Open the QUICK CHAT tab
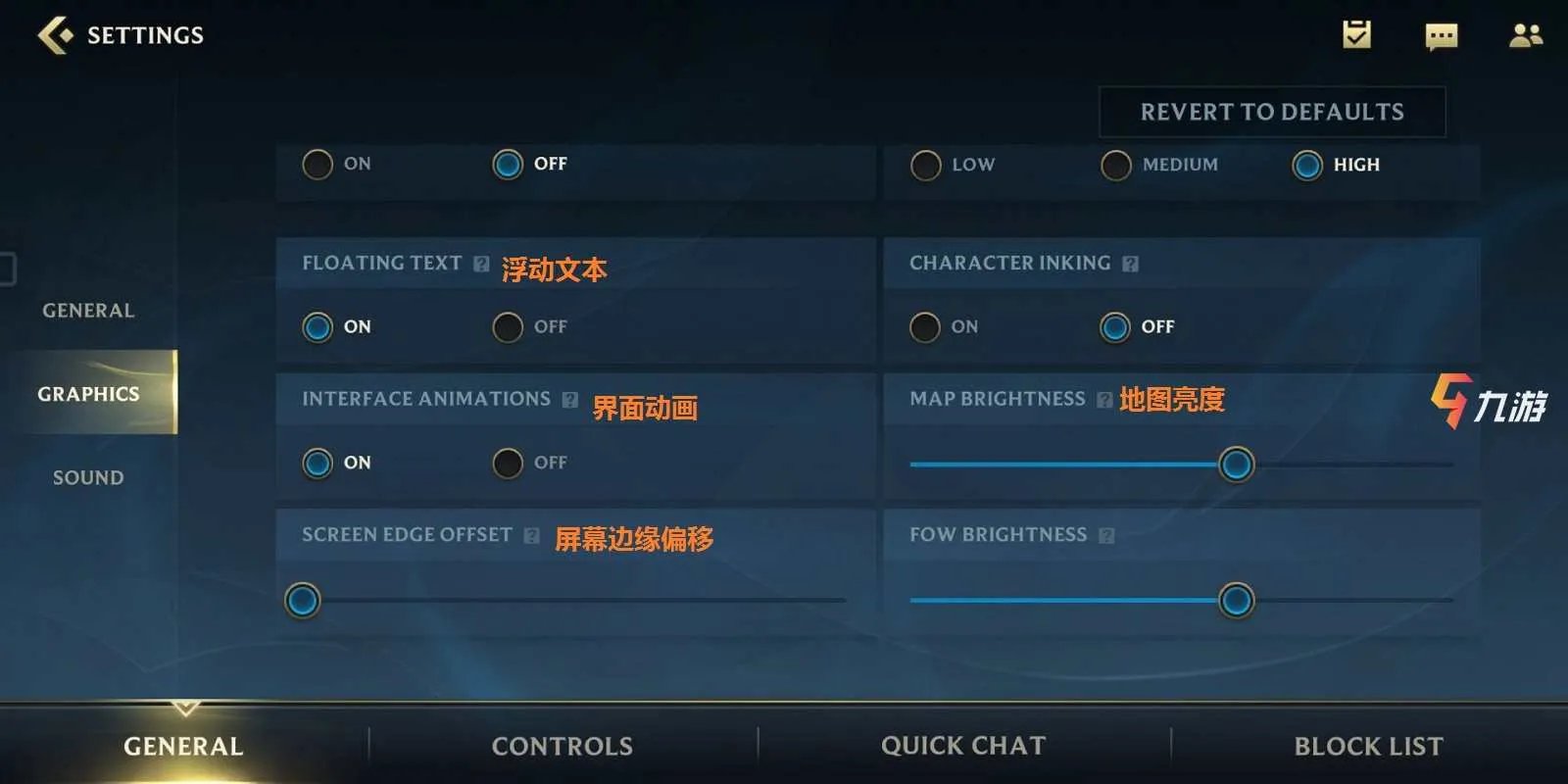1568x784 pixels. tap(964, 745)
